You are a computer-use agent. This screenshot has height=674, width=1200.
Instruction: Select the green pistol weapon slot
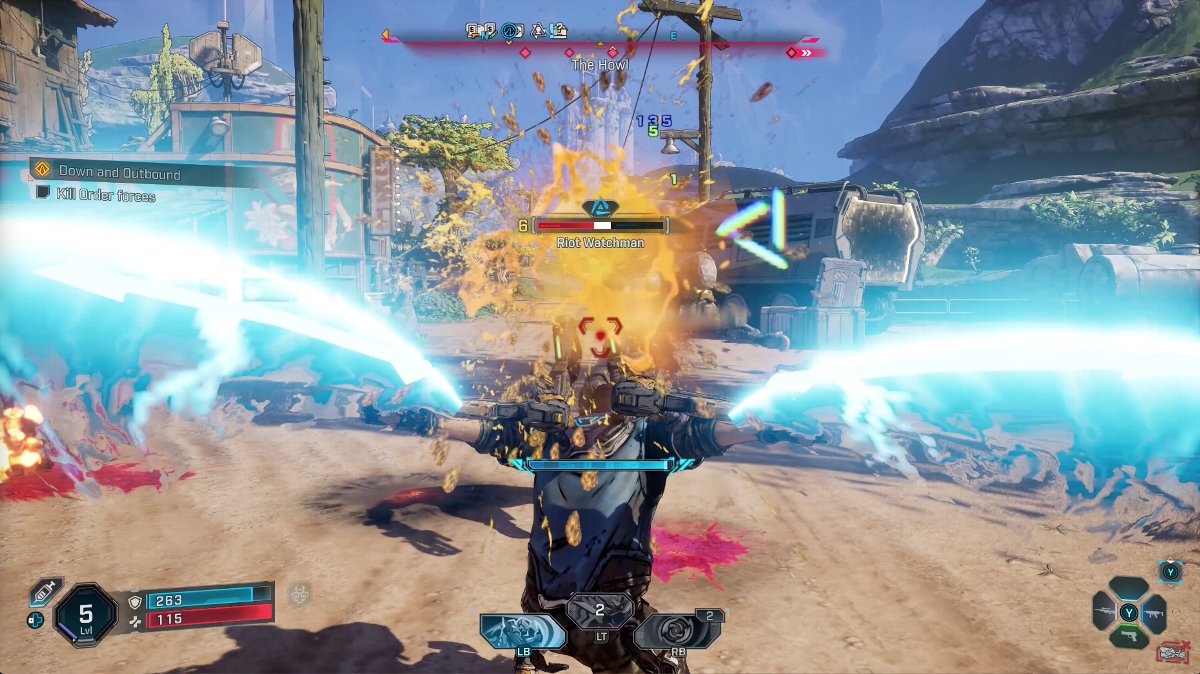(1129, 636)
